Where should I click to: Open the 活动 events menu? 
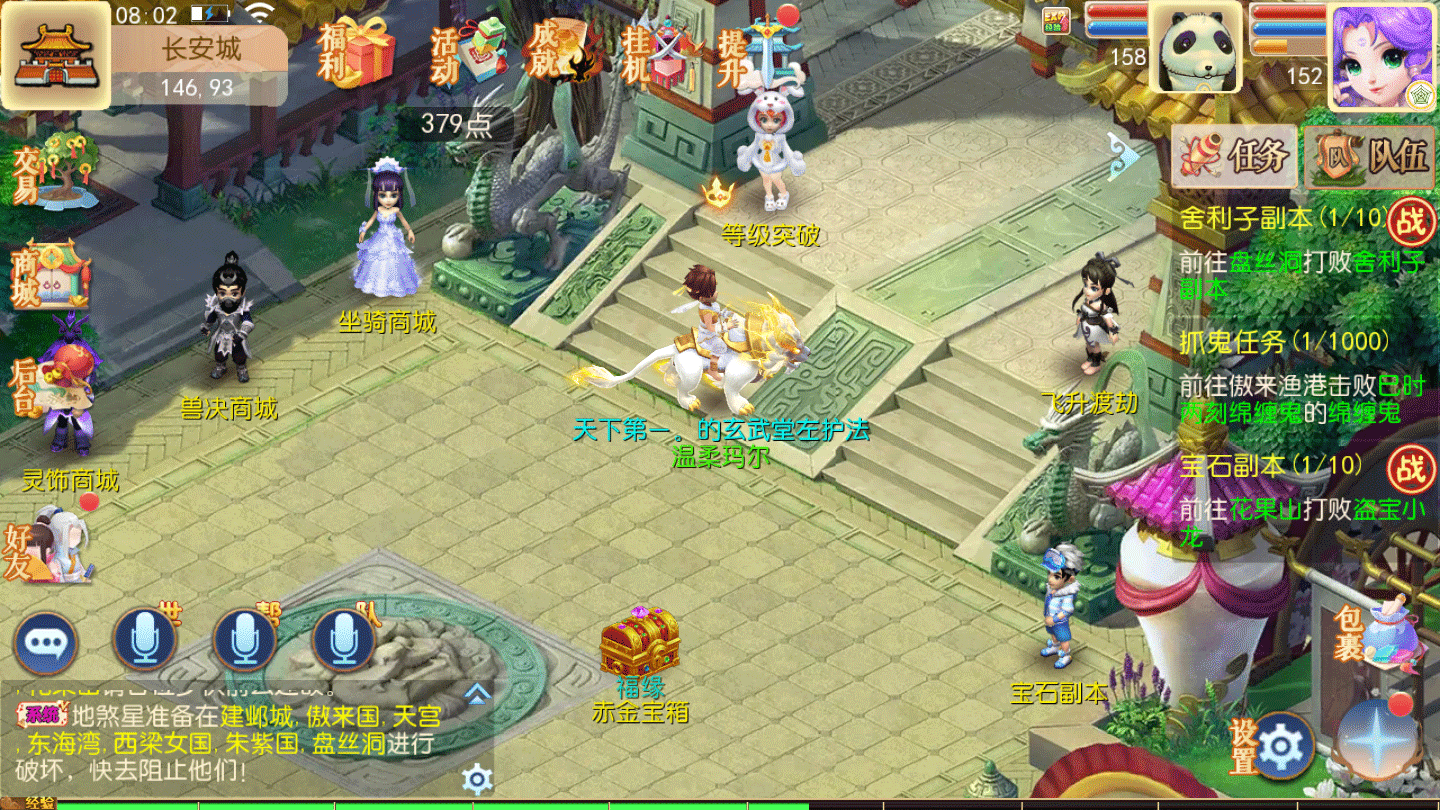point(464,52)
